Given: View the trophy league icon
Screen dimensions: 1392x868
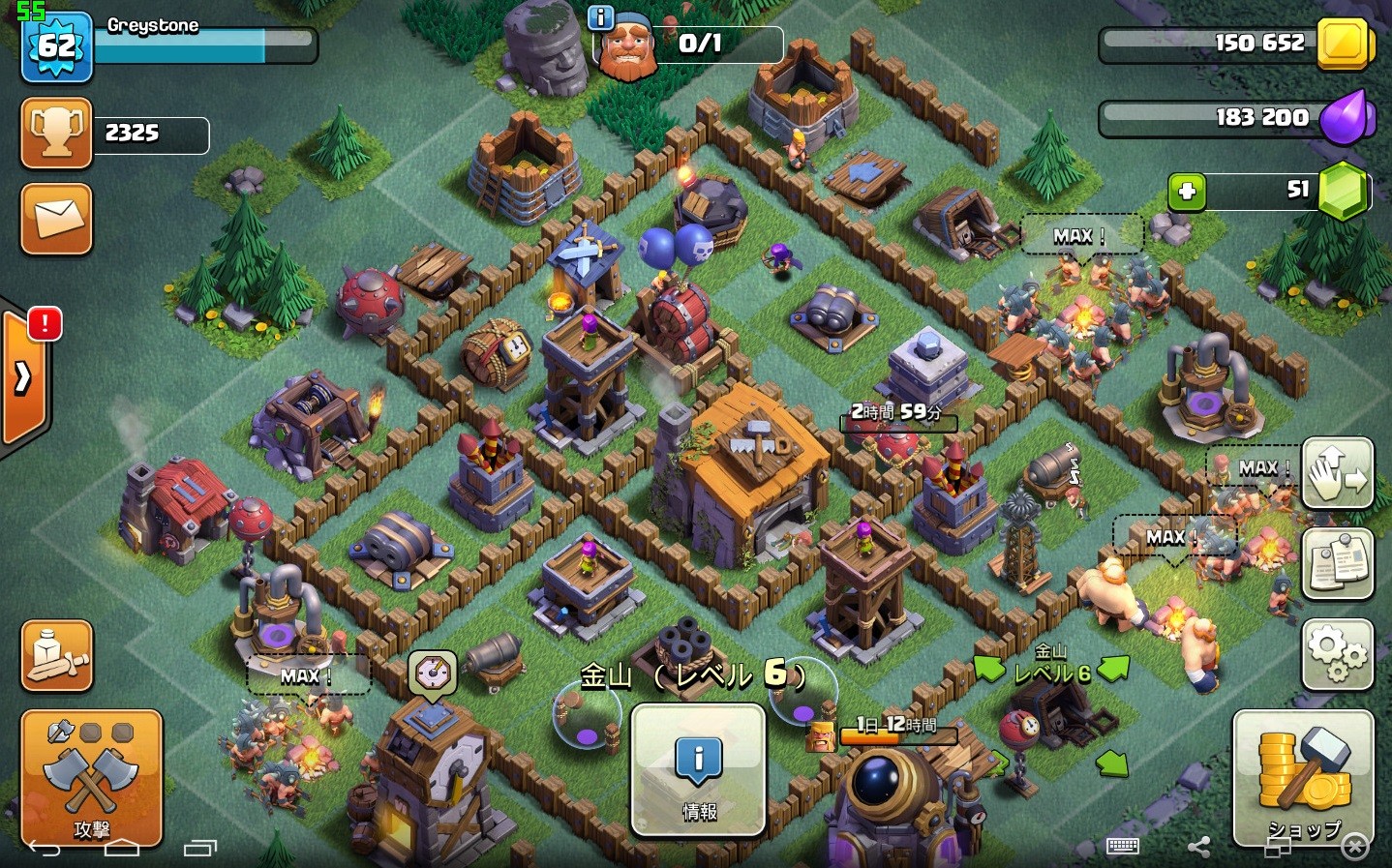Looking at the screenshot, I should (56, 133).
